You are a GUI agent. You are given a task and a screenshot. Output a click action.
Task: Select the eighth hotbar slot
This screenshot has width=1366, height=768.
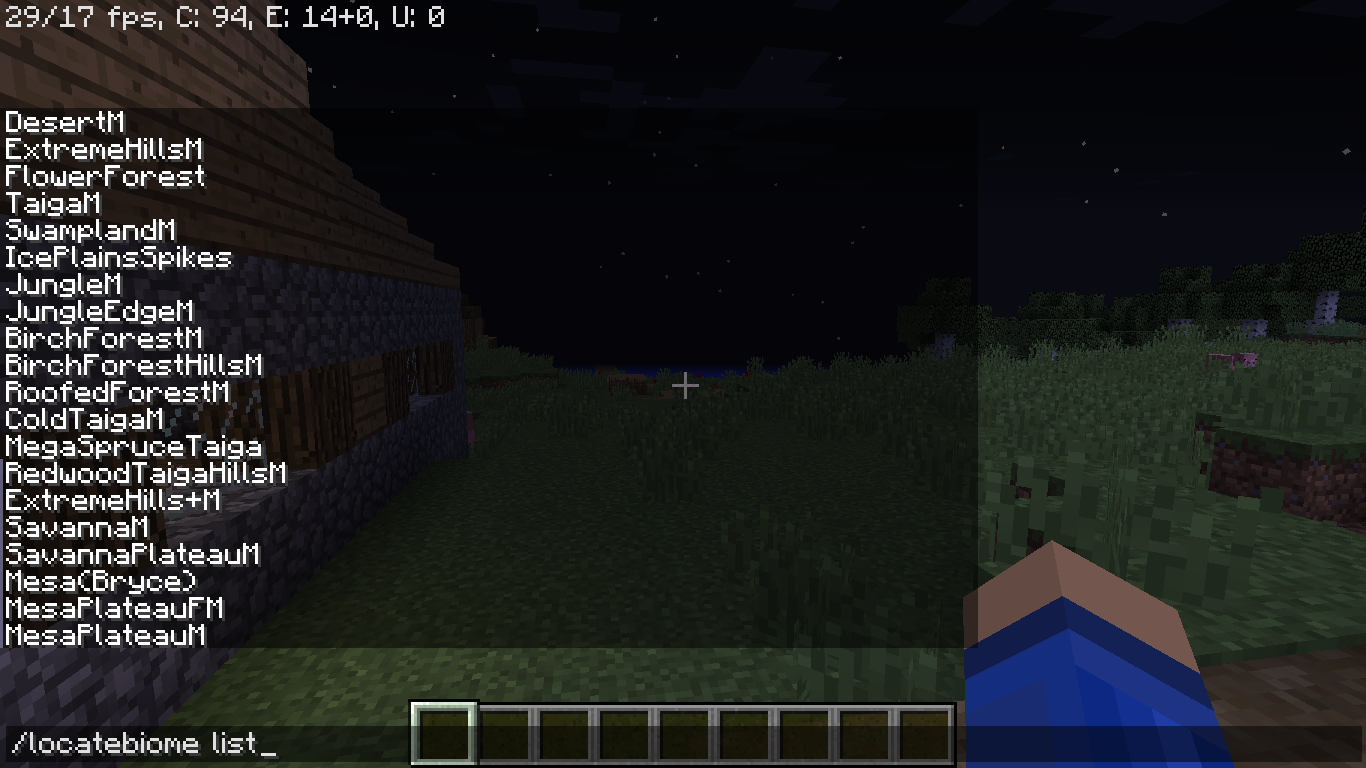tap(864, 730)
